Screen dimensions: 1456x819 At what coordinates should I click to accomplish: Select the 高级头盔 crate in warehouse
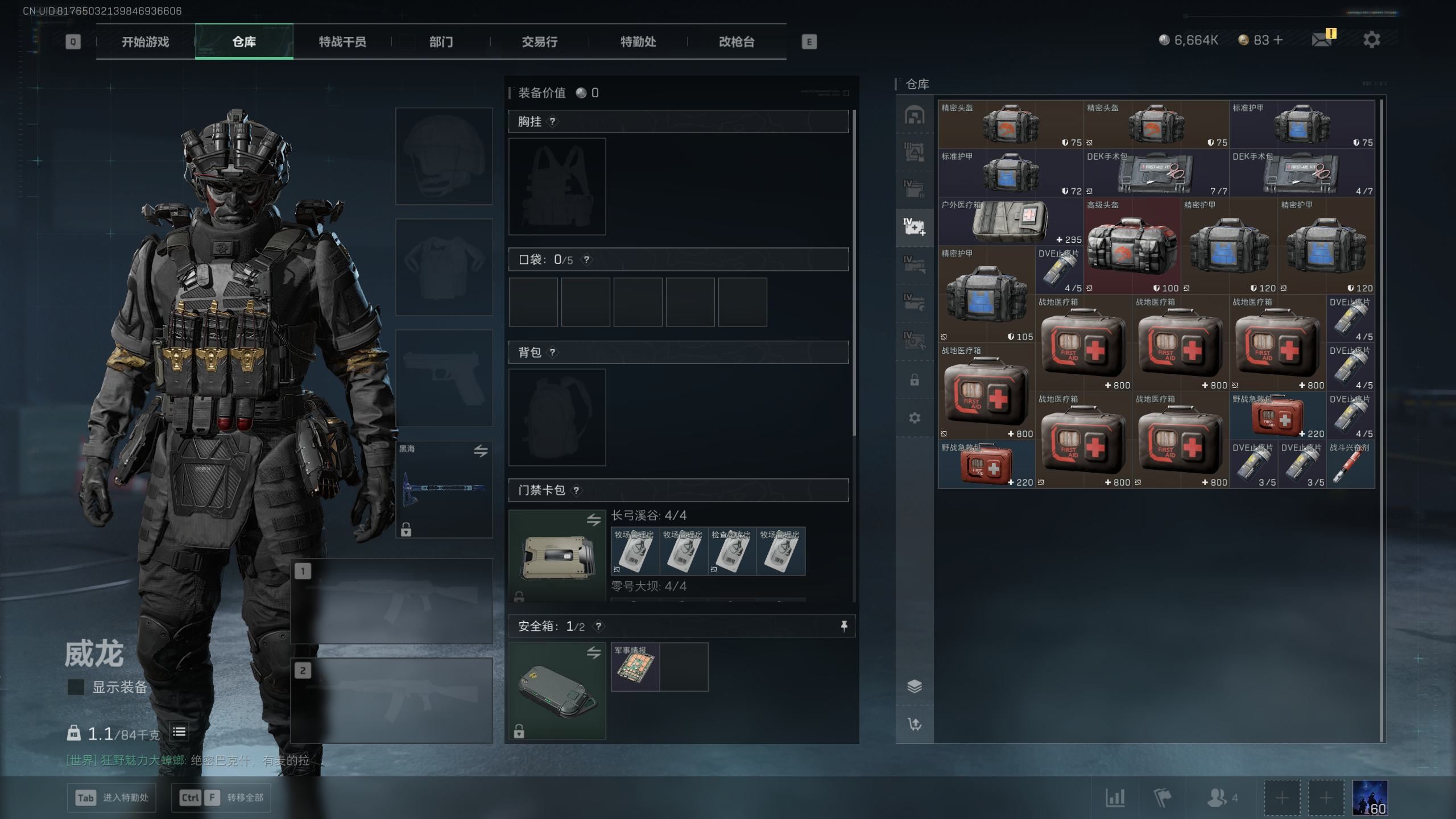pos(1131,246)
